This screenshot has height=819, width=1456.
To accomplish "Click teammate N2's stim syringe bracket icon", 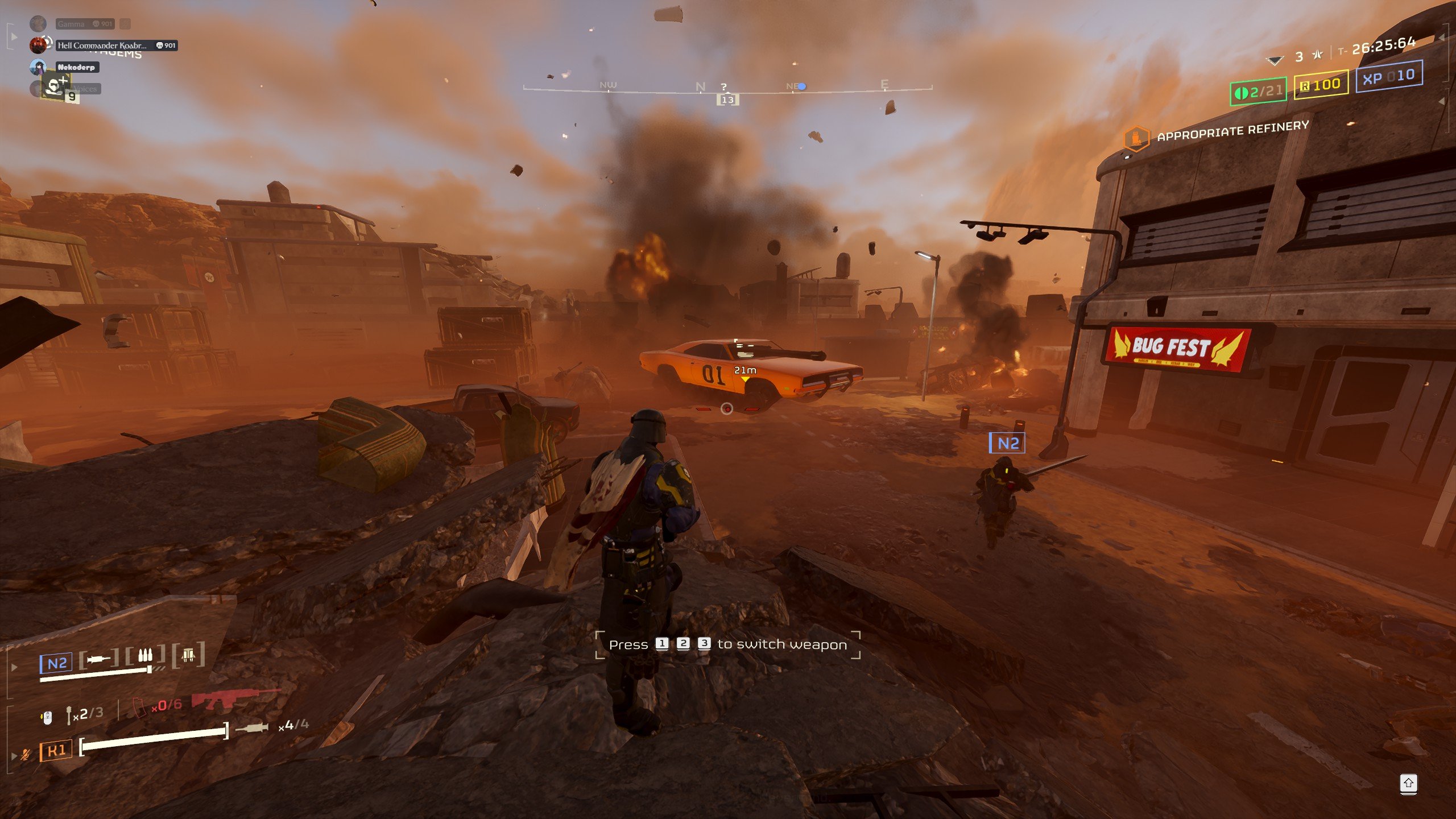I will tap(99, 659).
